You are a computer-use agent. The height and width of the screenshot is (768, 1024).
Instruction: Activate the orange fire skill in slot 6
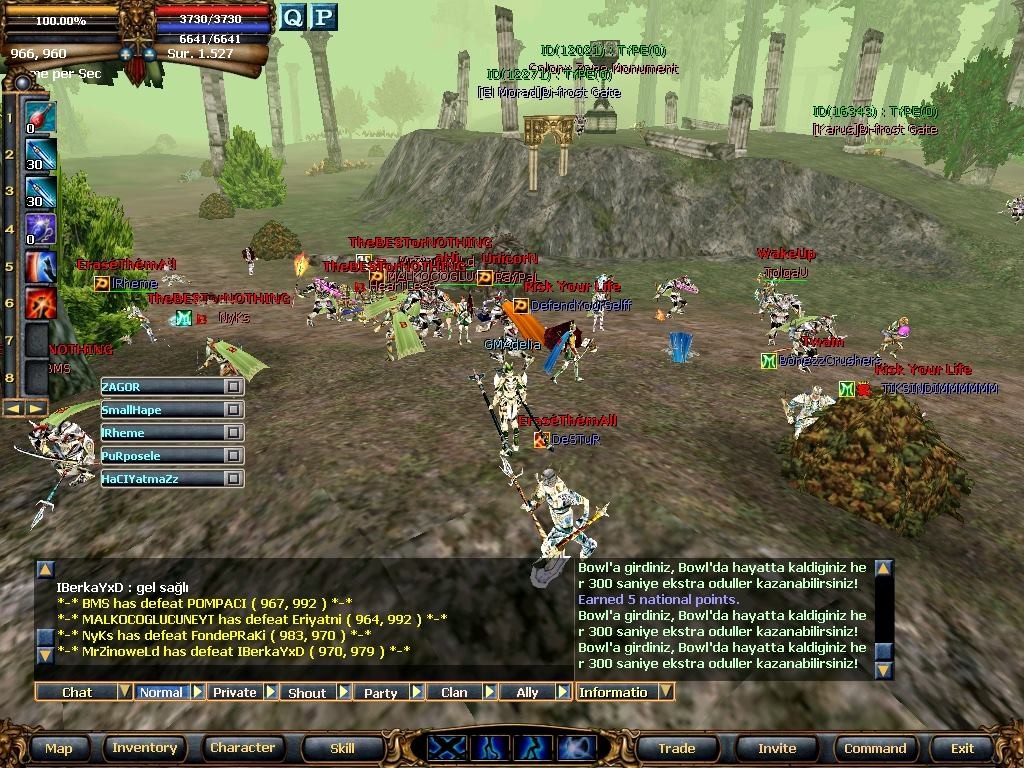tap(39, 302)
